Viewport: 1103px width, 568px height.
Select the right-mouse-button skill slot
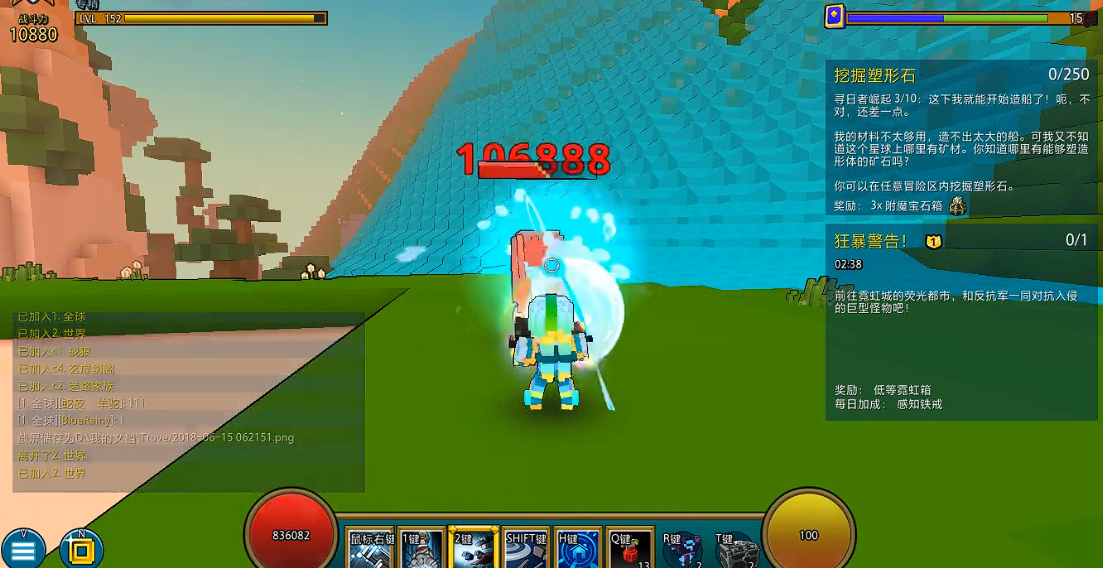371,549
